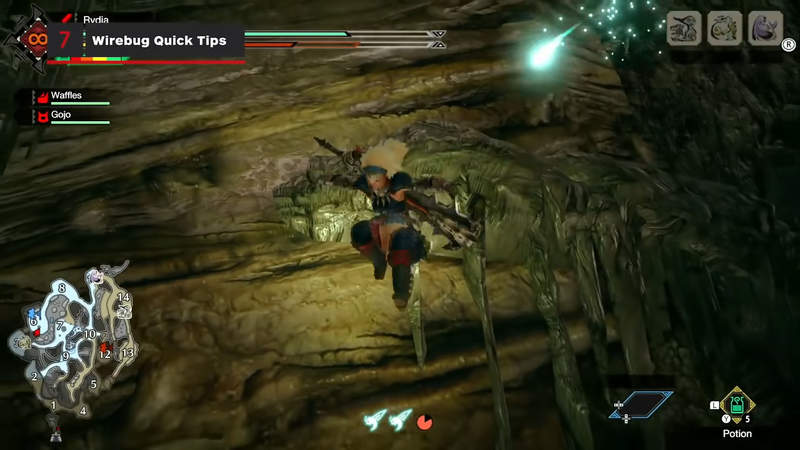Viewport: 800px width, 450px height.
Task: Select the purple monster target icon
Action: 765,28
